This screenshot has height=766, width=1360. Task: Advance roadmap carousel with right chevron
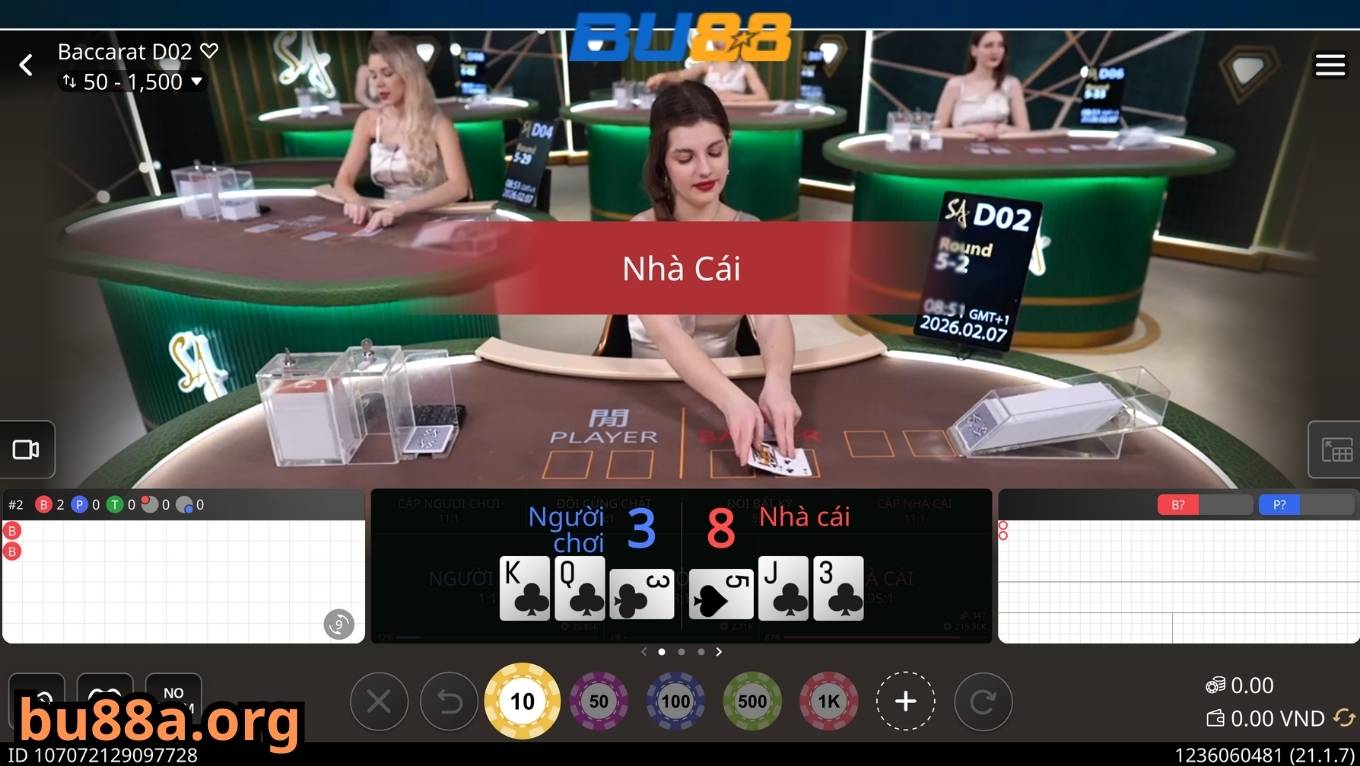(x=719, y=651)
